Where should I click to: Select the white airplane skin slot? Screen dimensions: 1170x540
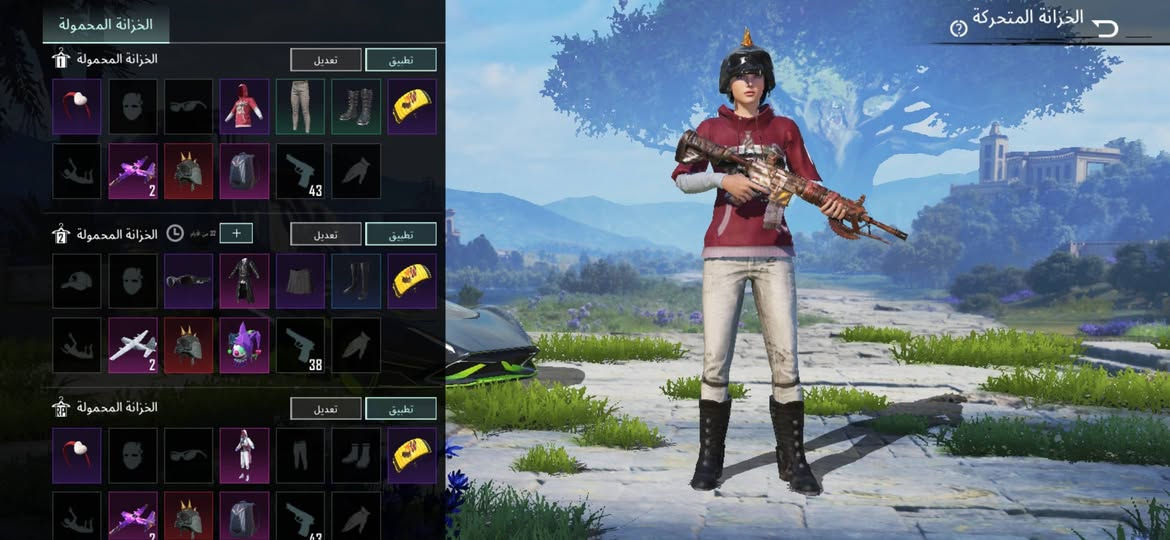point(133,345)
